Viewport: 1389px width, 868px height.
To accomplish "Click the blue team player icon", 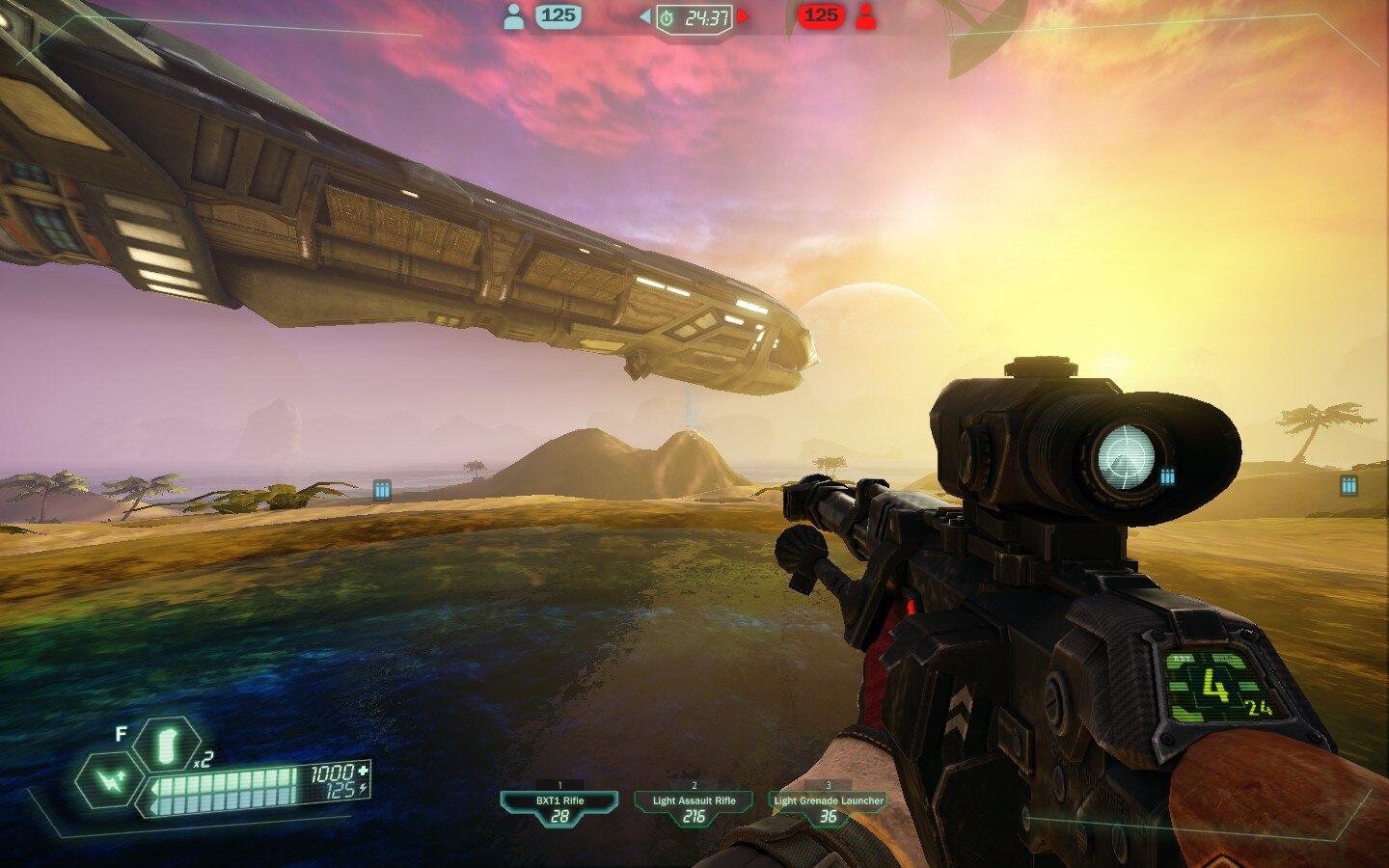I will click(514, 16).
